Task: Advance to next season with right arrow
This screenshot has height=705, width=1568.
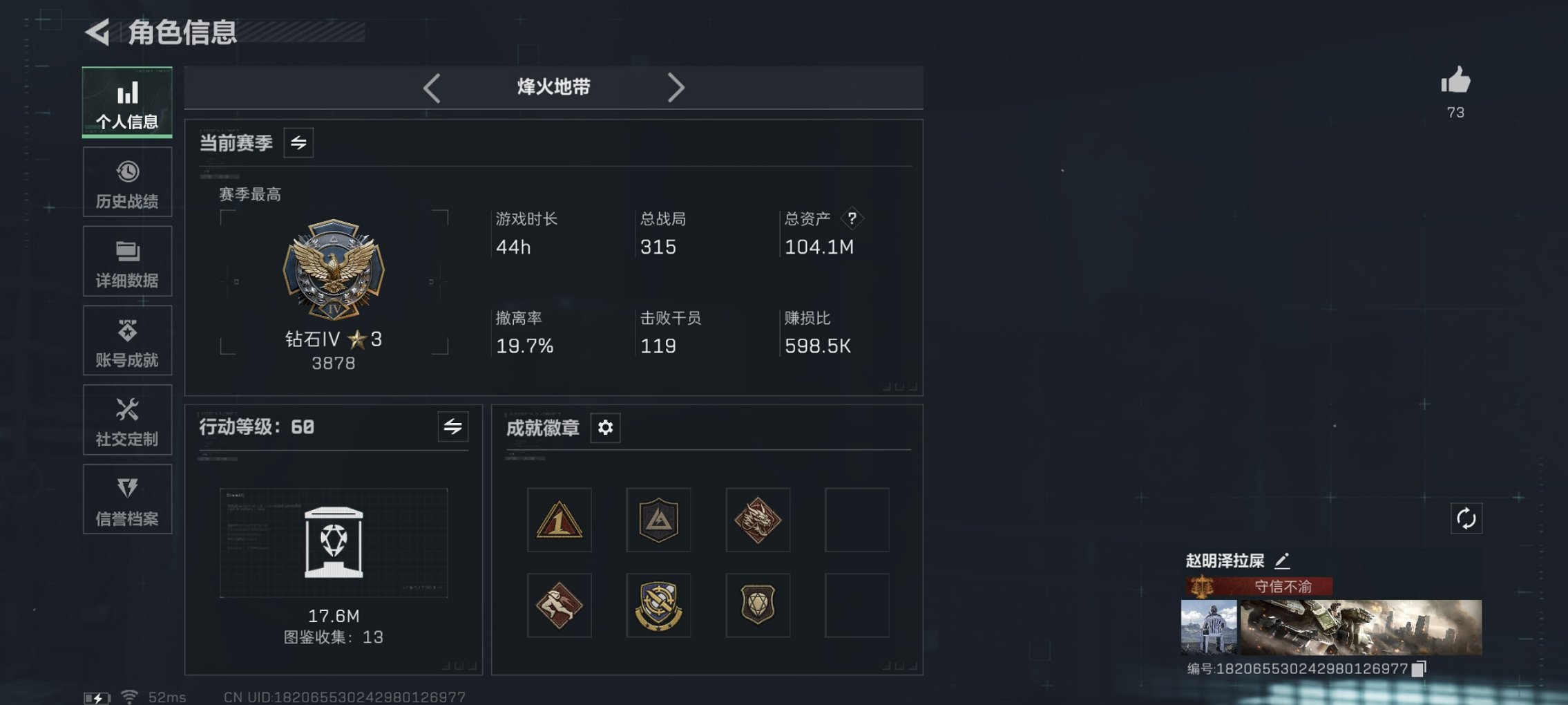Action: [677, 87]
